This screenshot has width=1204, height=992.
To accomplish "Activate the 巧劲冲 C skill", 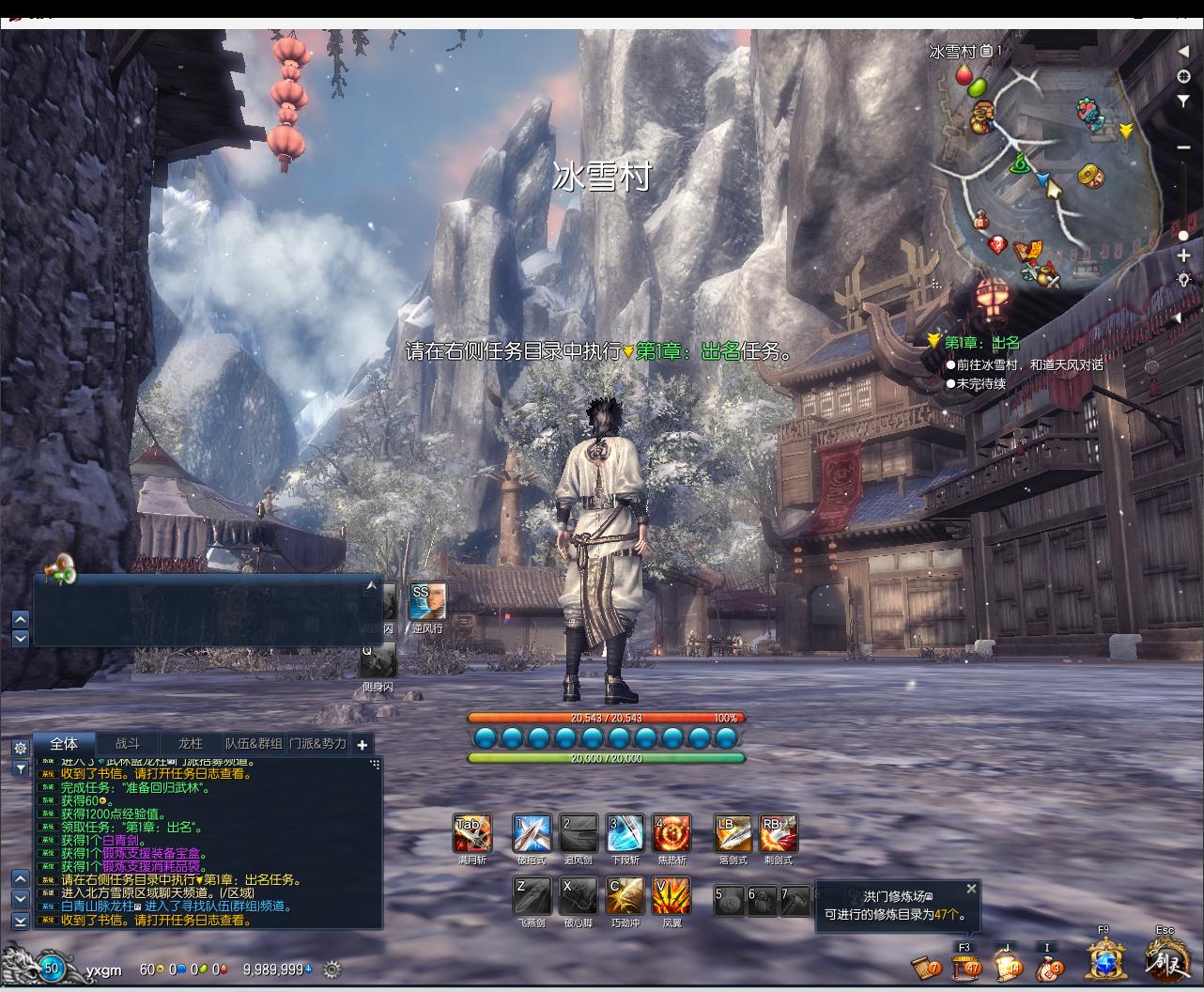I will (625, 897).
